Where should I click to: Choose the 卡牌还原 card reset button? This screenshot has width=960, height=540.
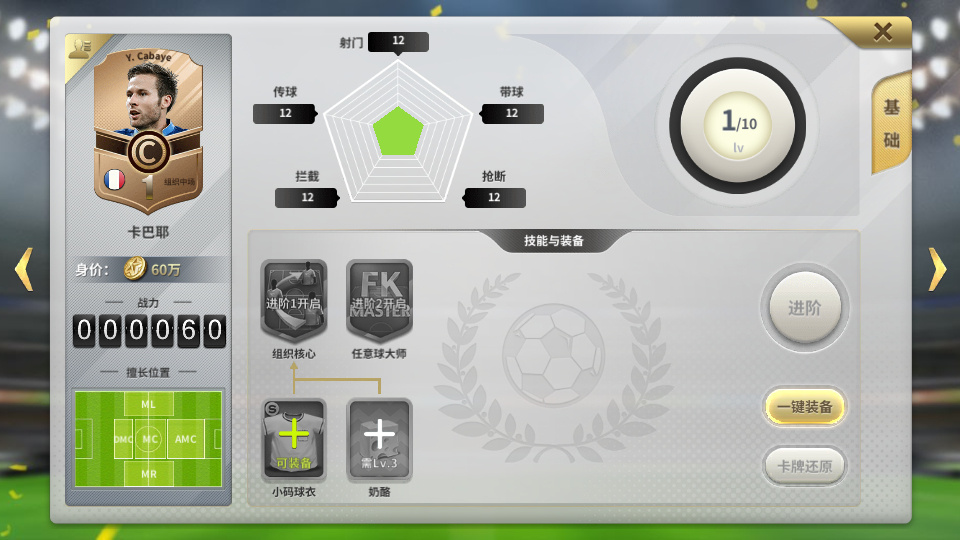point(805,465)
